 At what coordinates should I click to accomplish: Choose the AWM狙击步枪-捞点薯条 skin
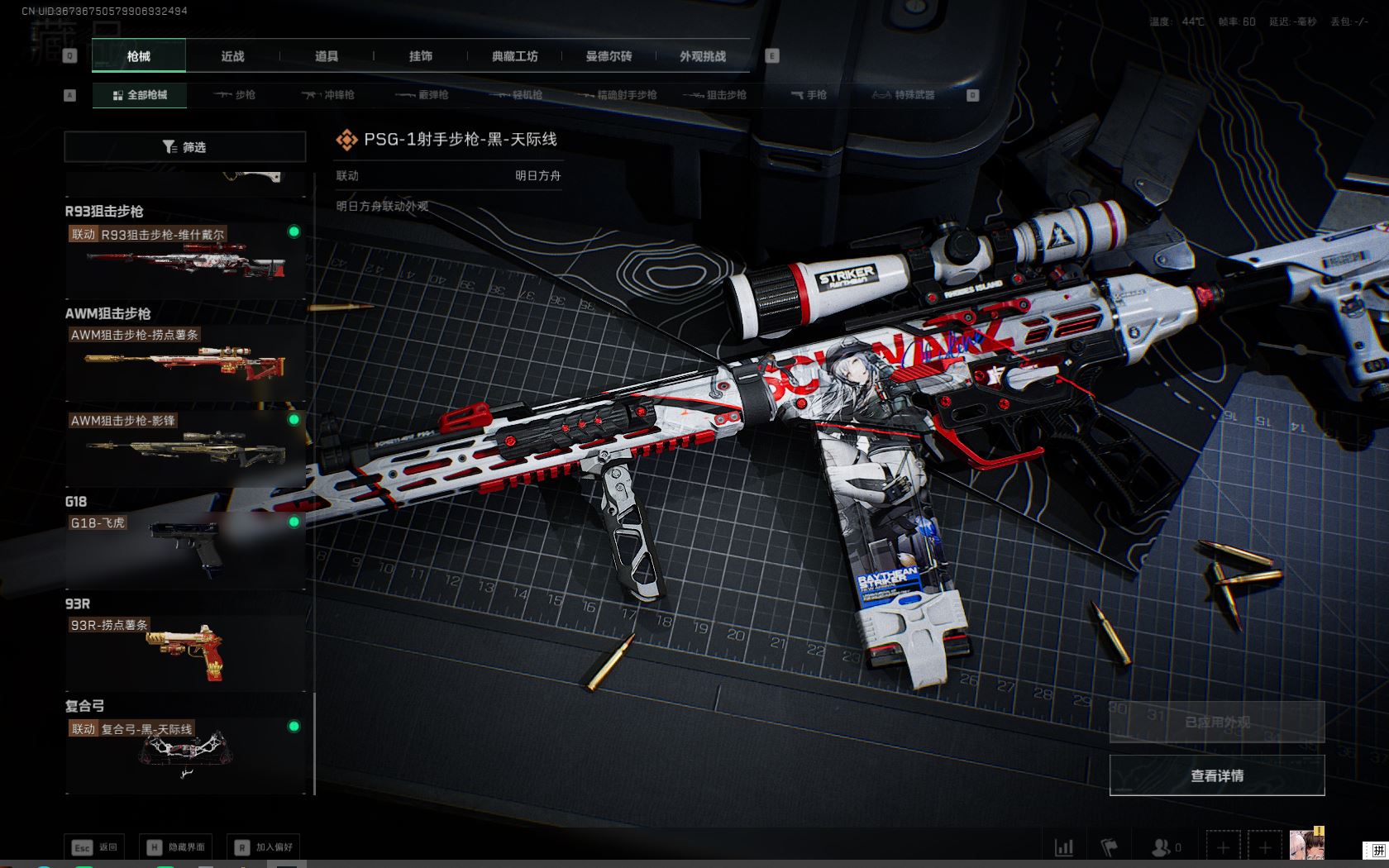point(185,362)
